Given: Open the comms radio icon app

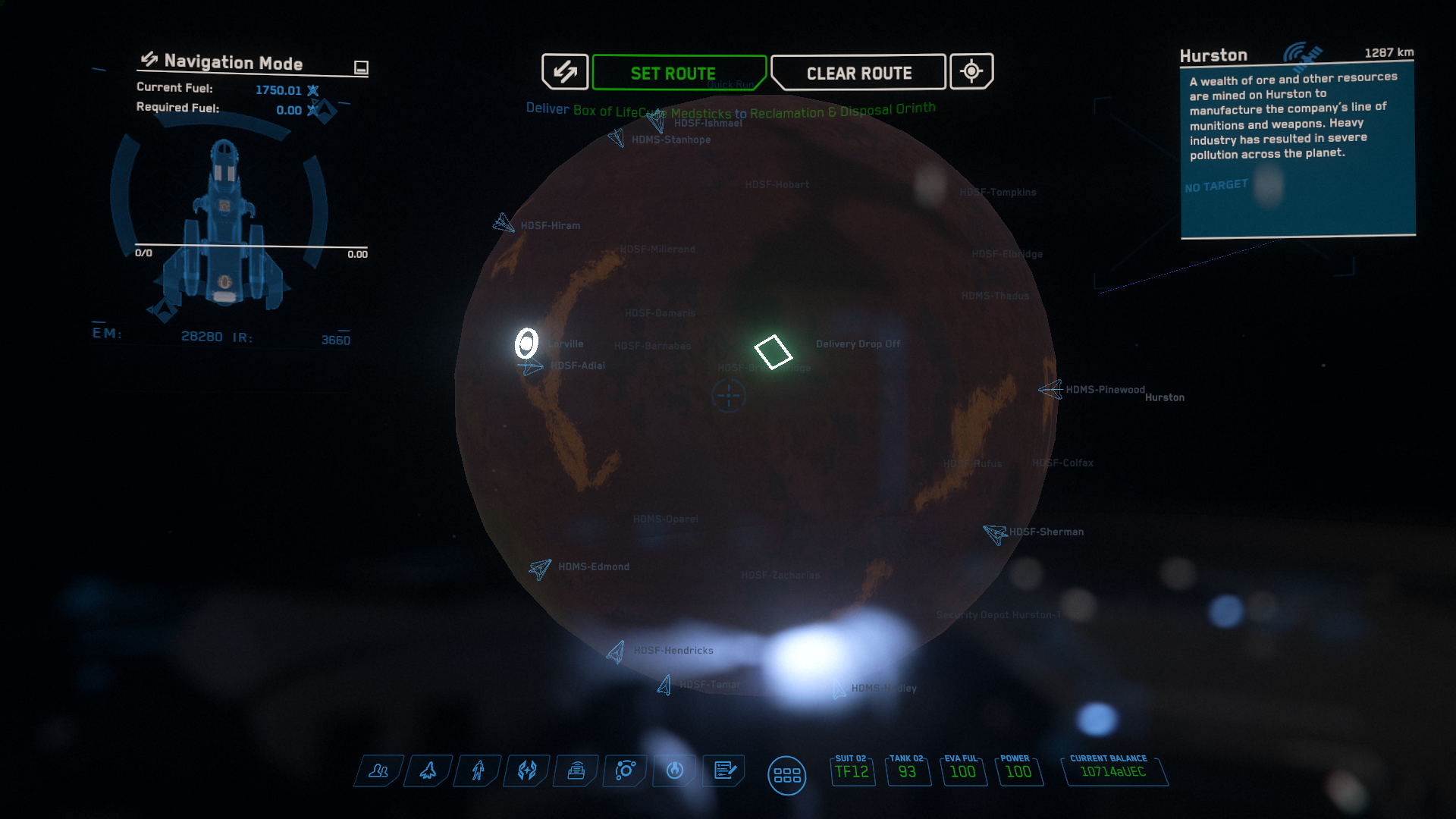Looking at the screenshot, I should [576, 771].
